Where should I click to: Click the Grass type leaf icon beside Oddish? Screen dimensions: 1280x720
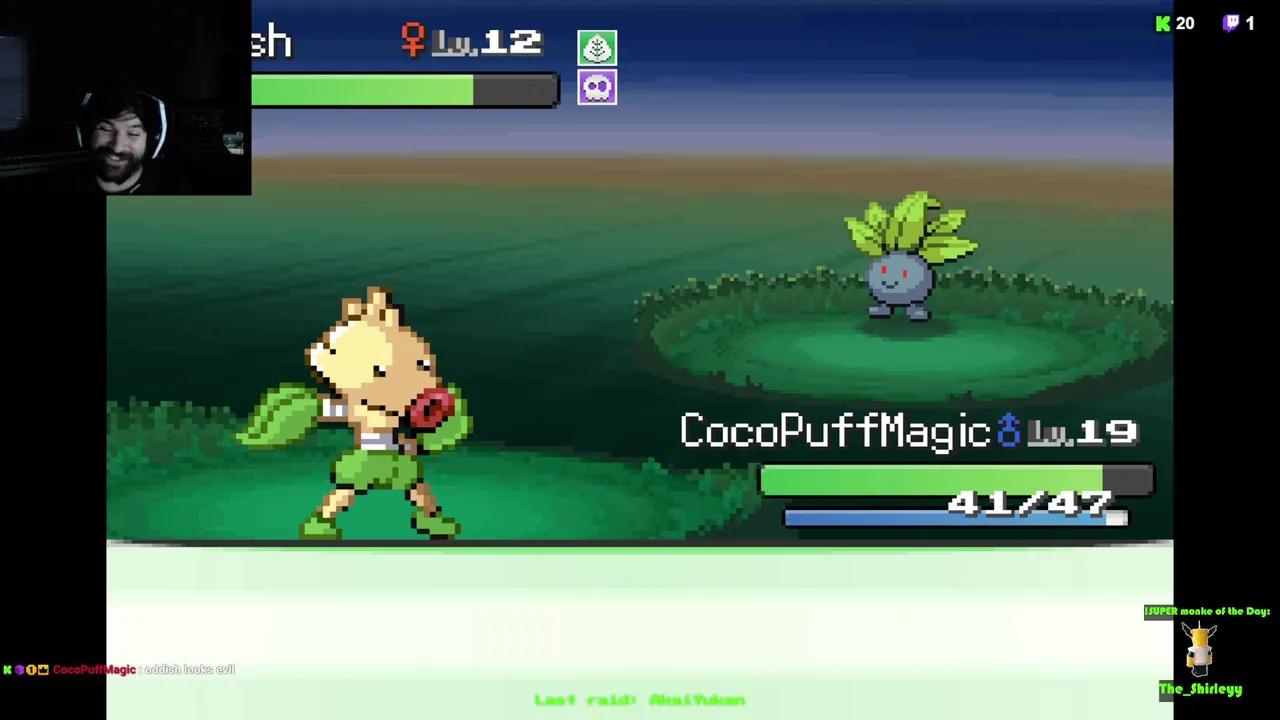tap(597, 47)
